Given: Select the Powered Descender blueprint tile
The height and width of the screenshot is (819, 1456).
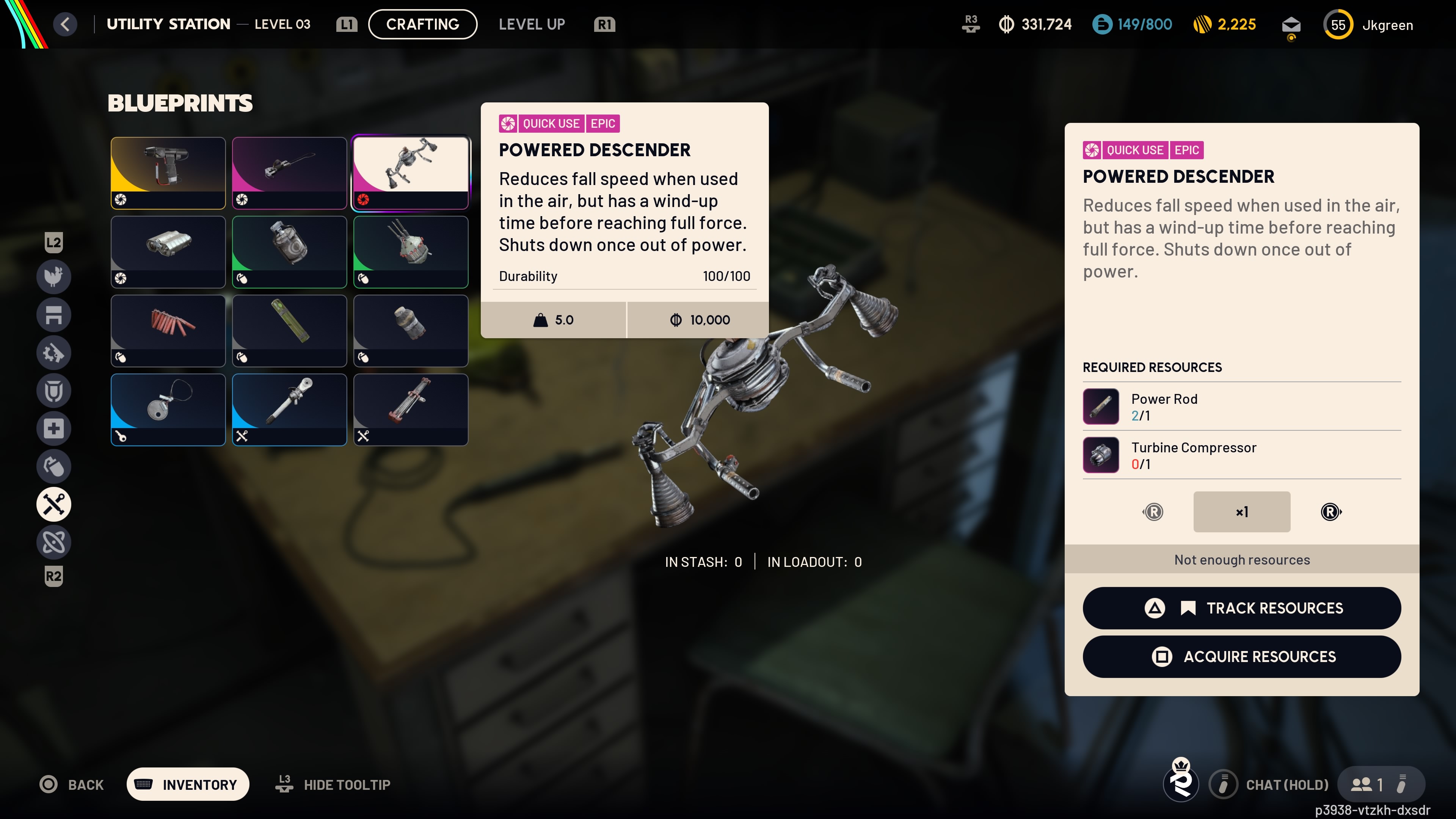Looking at the screenshot, I should pyautogui.click(x=410, y=173).
